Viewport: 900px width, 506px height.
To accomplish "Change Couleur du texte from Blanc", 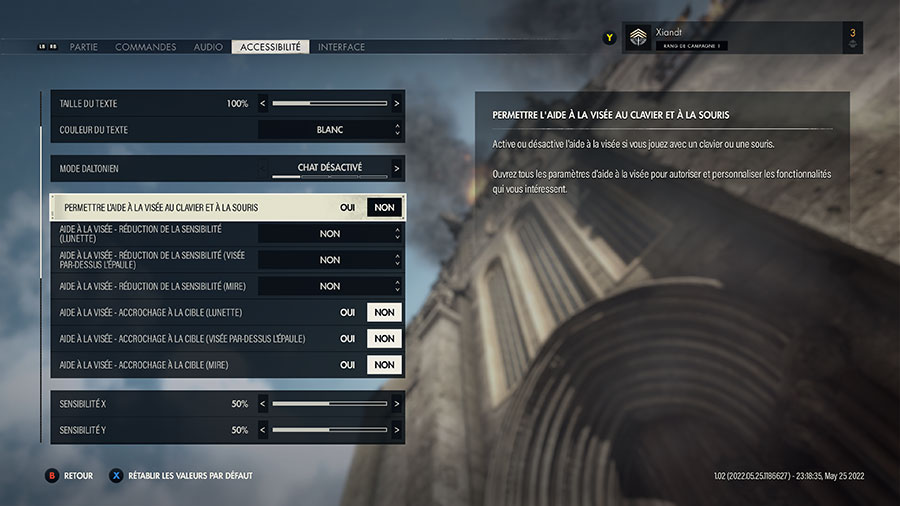I will pos(330,130).
